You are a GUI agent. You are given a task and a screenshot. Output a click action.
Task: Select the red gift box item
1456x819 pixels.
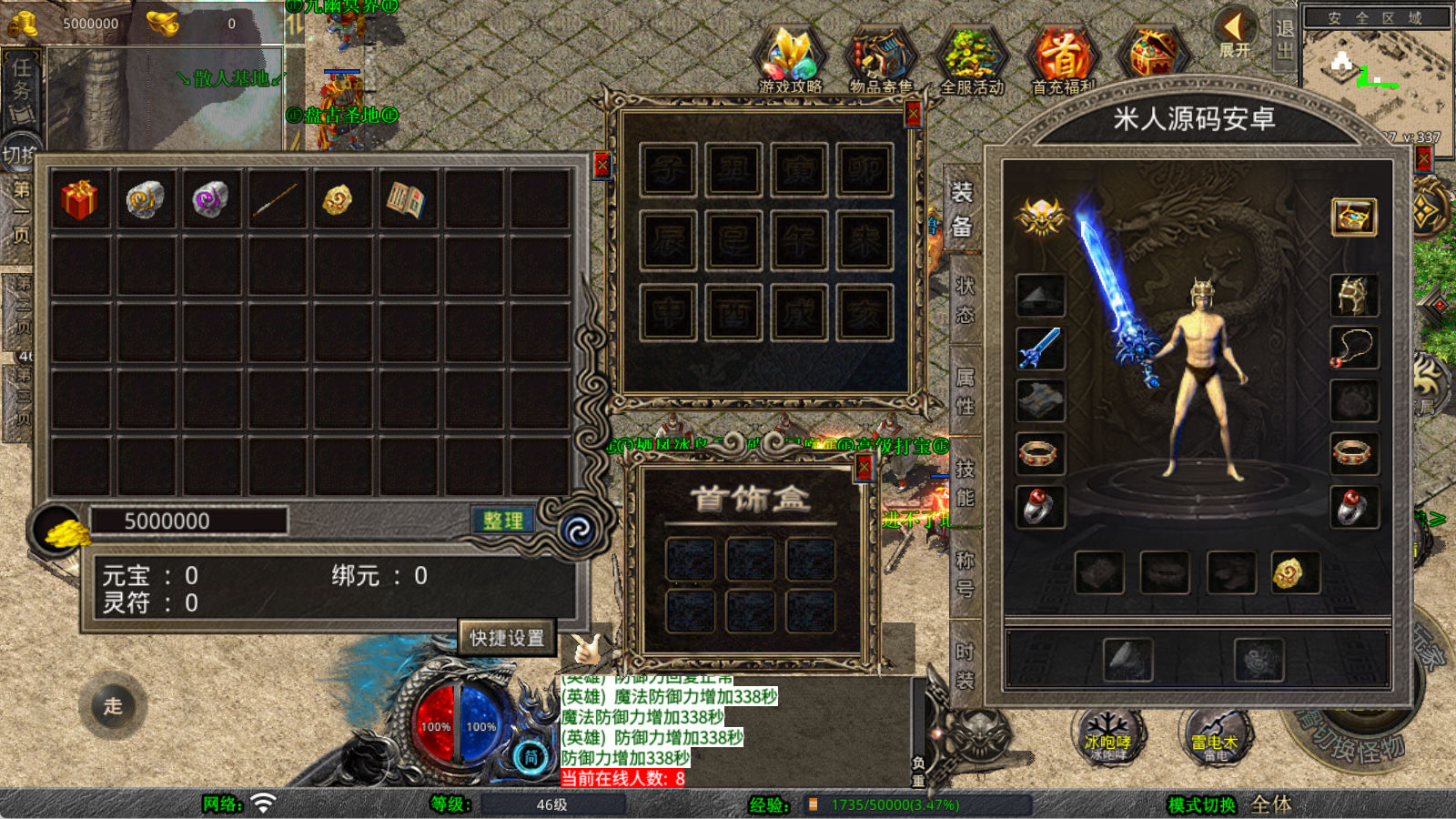coord(79,199)
